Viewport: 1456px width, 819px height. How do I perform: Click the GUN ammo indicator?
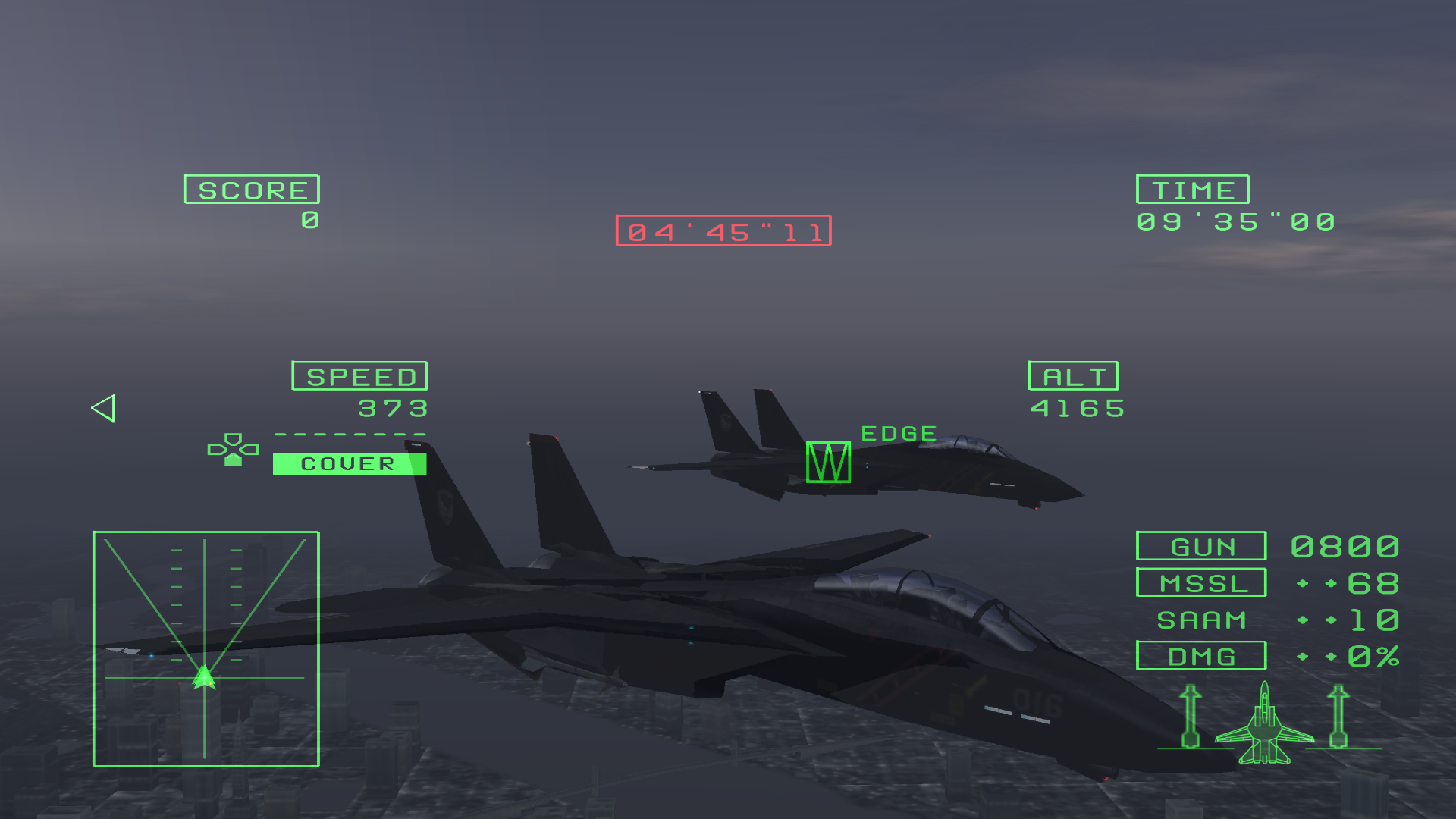pyautogui.click(x=1200, y=546)
